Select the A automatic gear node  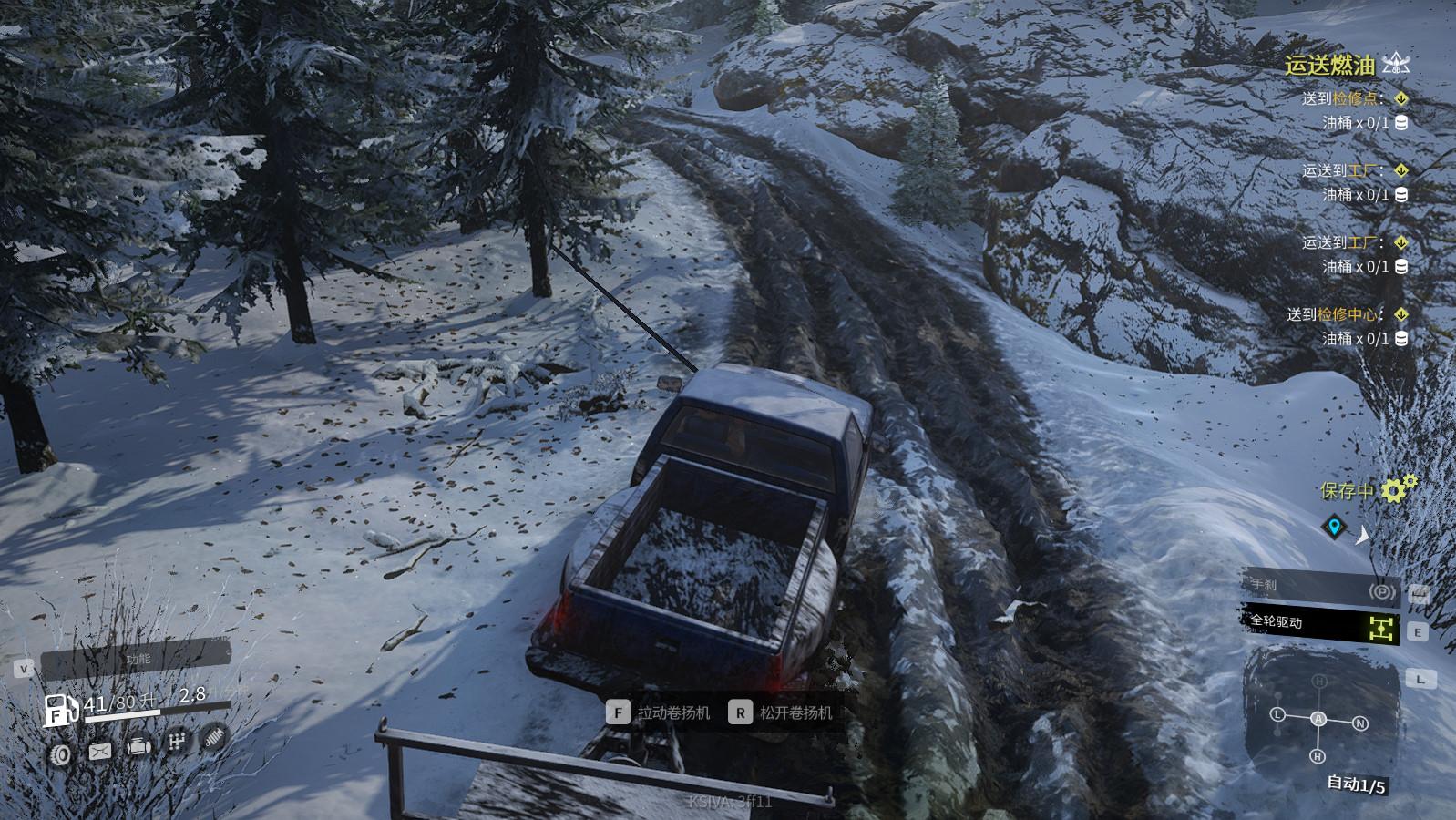click(x=1318, y=718)
